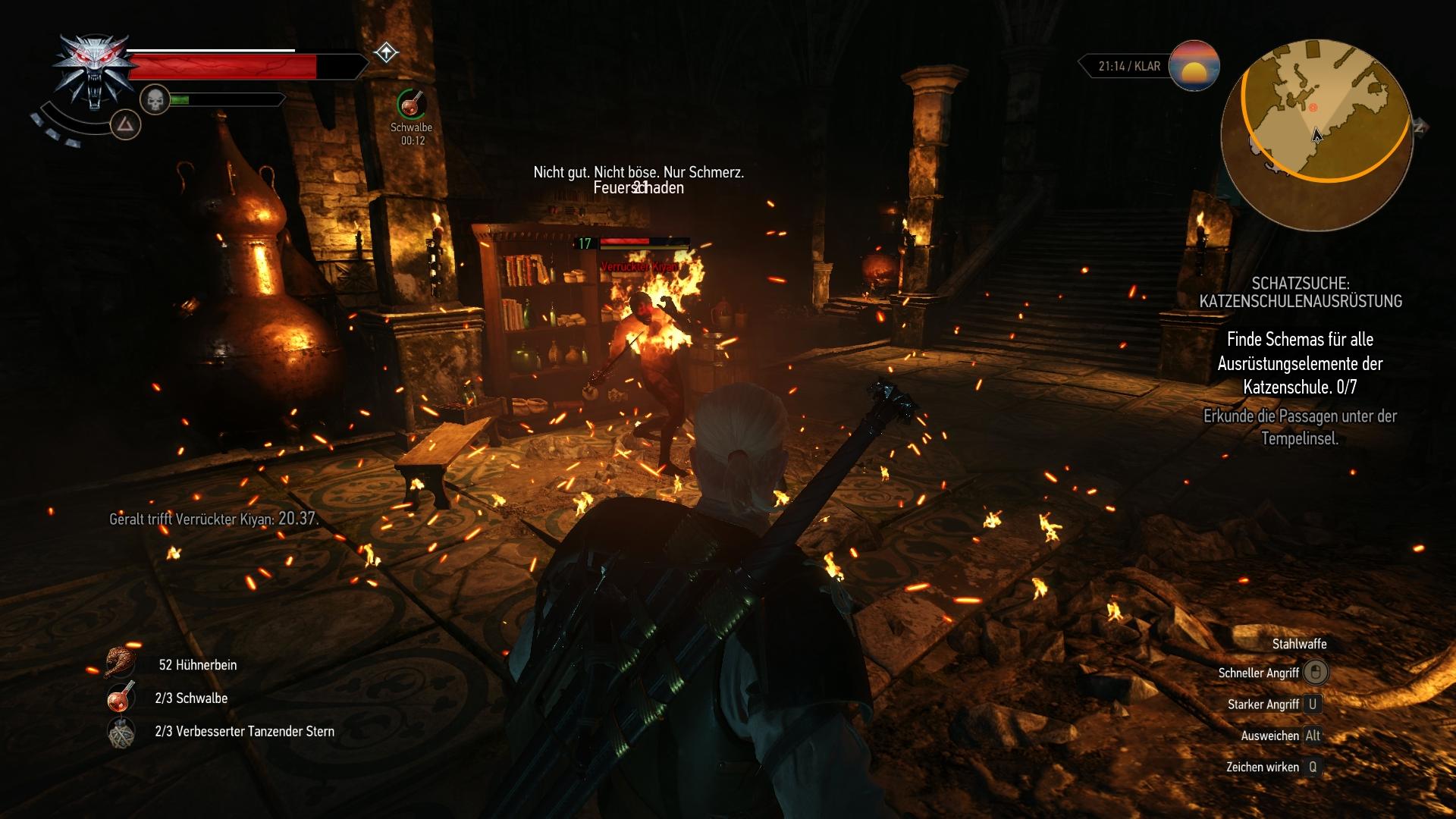Image resolution: width=1456 pixels, height=819 pixels.
Task: Select the Schwalbe buff timer icon
Action: tap(410, 104)
